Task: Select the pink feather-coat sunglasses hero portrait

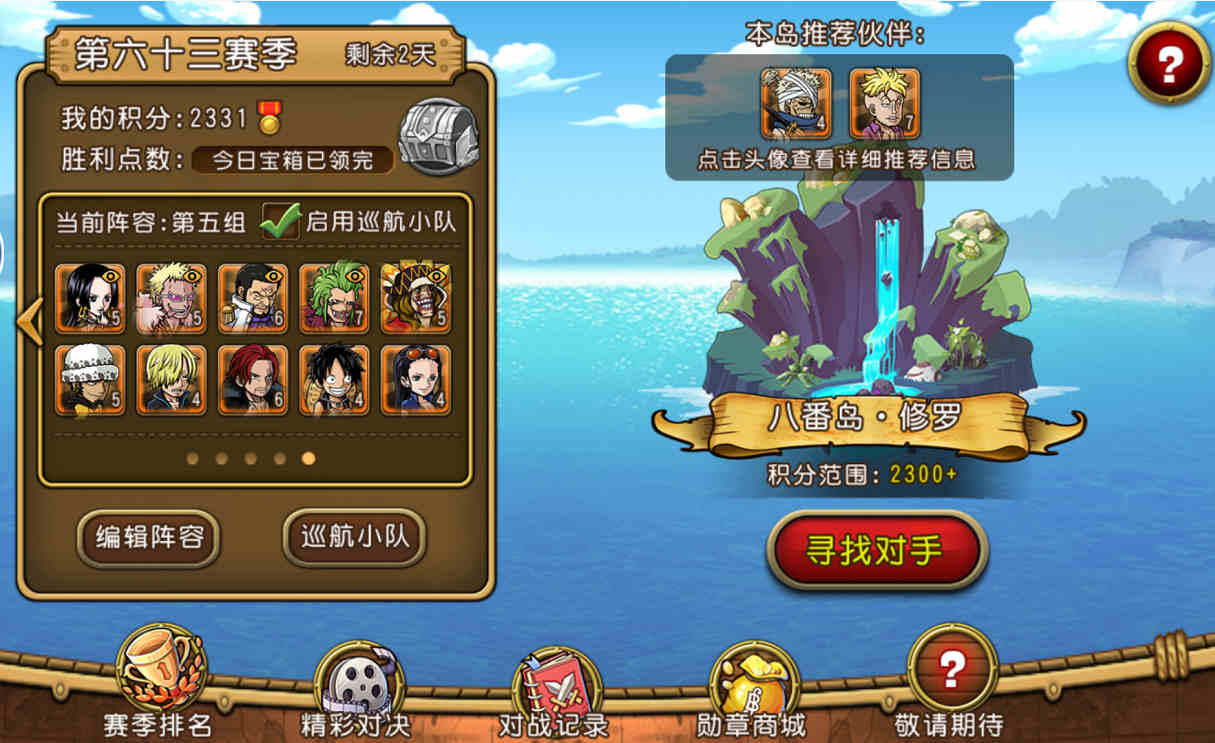Action: [171, 298]
